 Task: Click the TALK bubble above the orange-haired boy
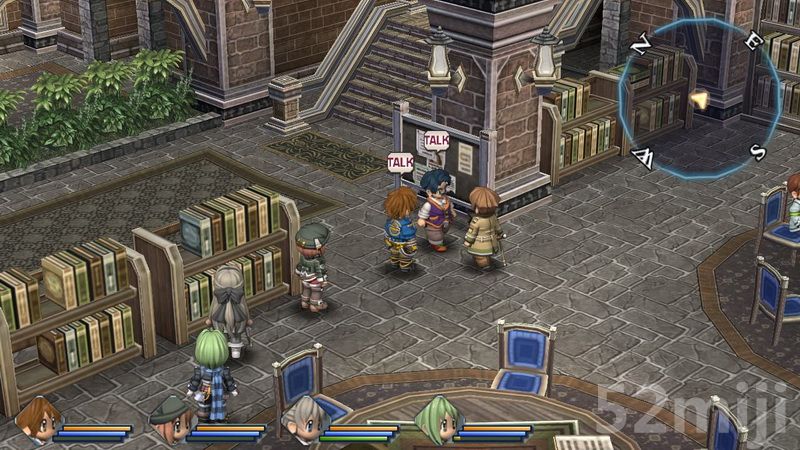pos(401,161)
